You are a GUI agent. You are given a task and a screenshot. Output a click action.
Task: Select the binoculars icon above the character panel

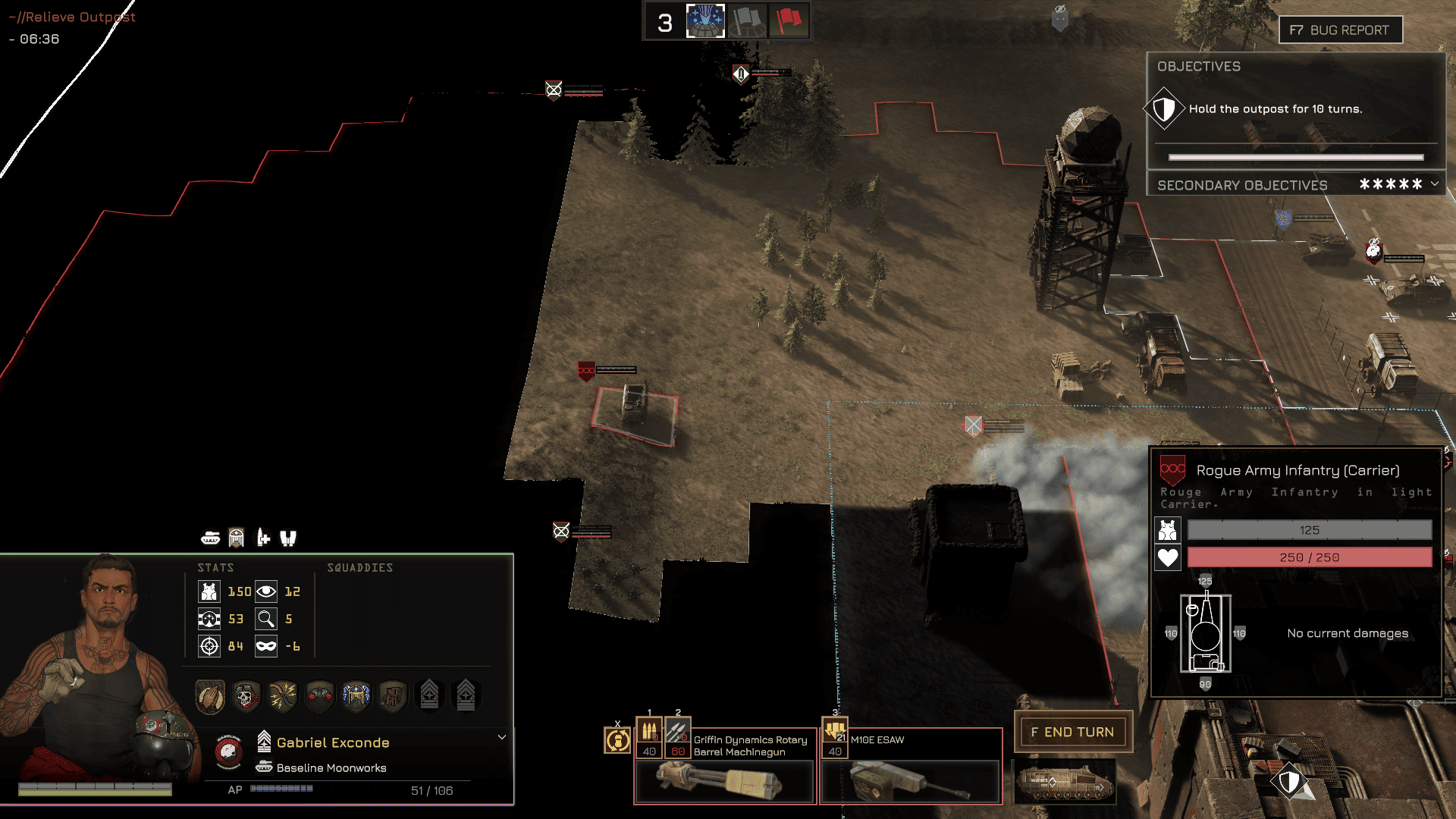[289, 538]
